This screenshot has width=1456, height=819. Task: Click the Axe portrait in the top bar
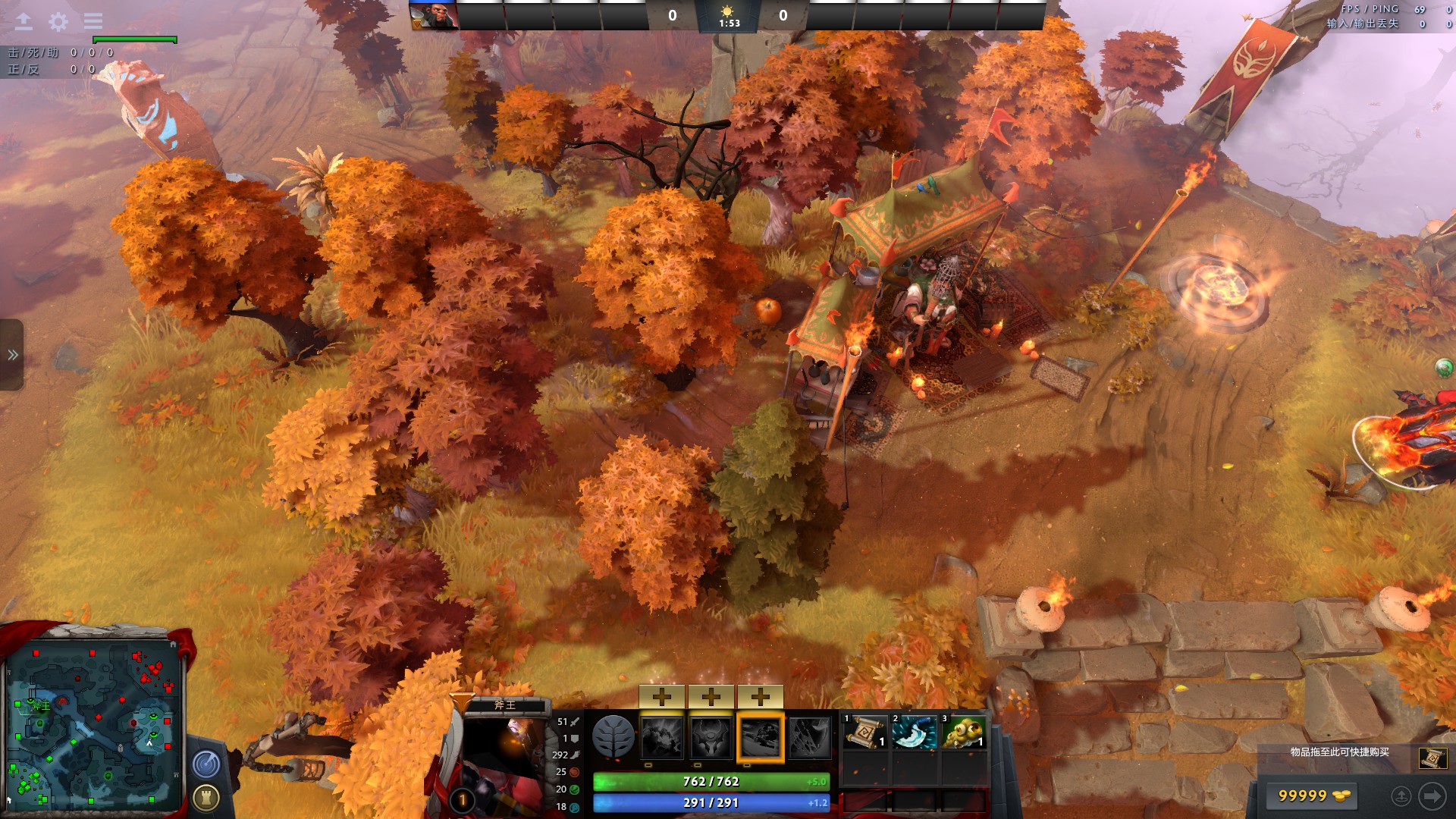click(434, 15)
